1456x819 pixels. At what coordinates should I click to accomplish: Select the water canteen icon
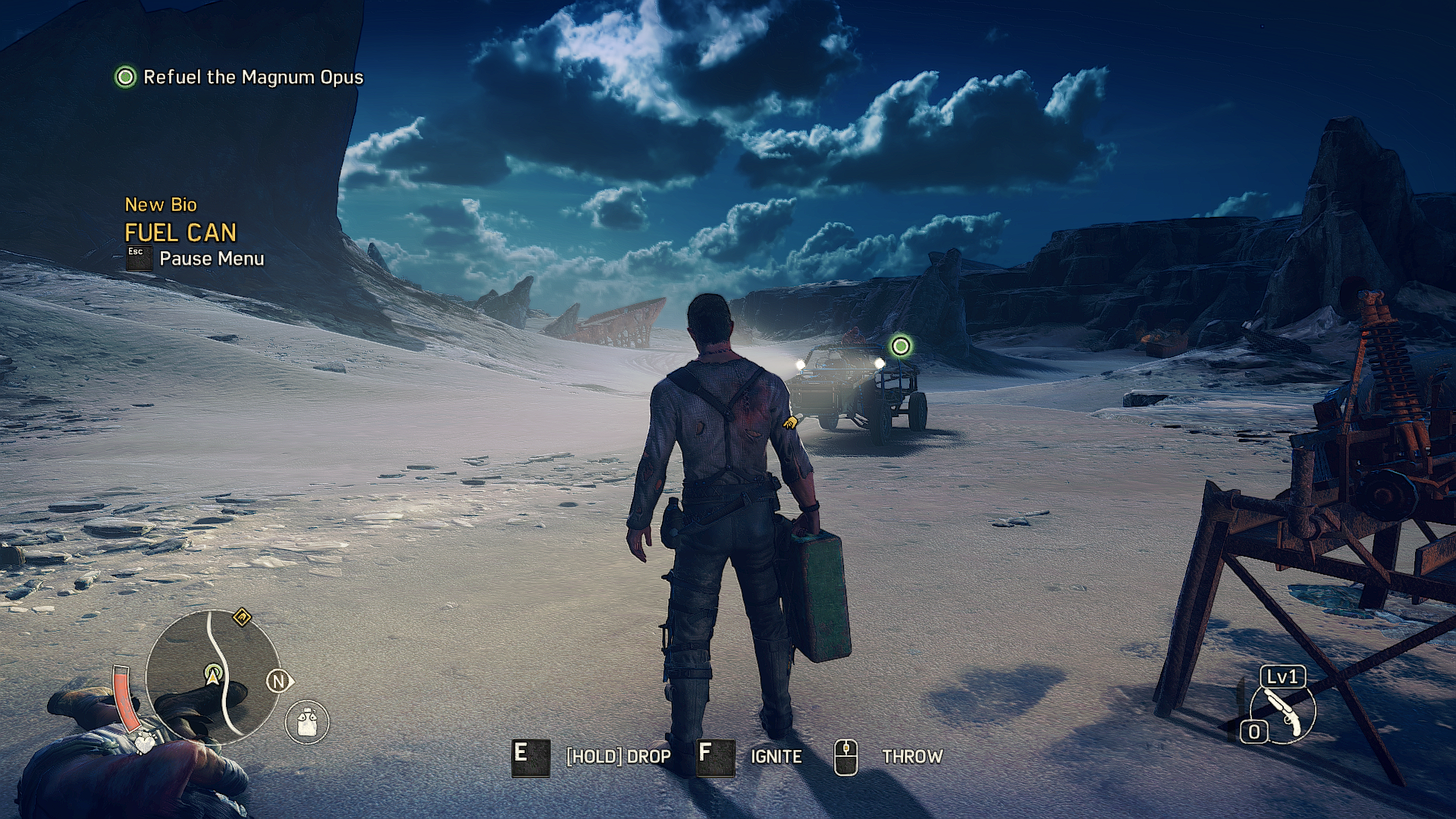(x=307, y=722)
